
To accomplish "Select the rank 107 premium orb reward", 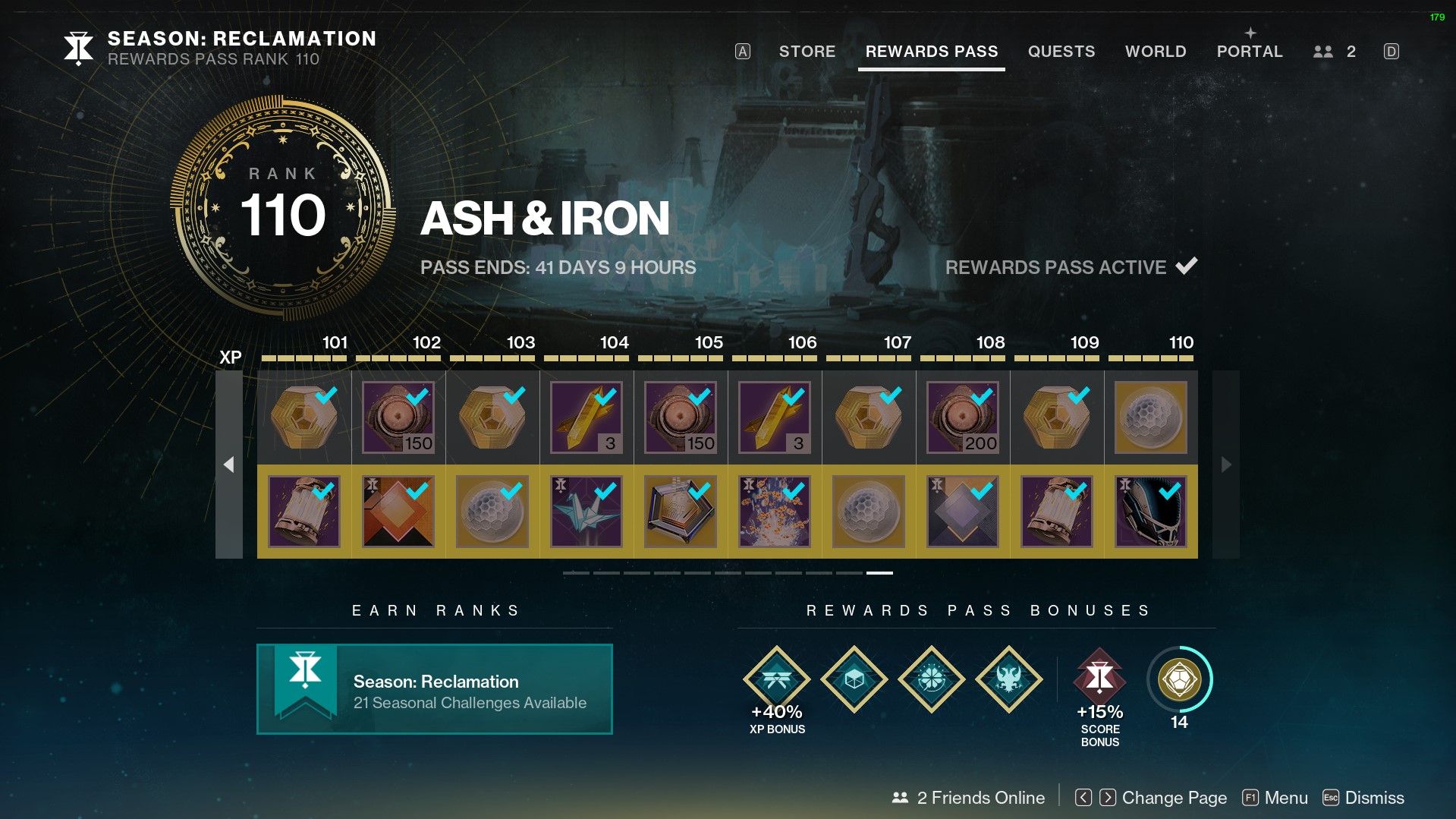I will tap(868, 512).
